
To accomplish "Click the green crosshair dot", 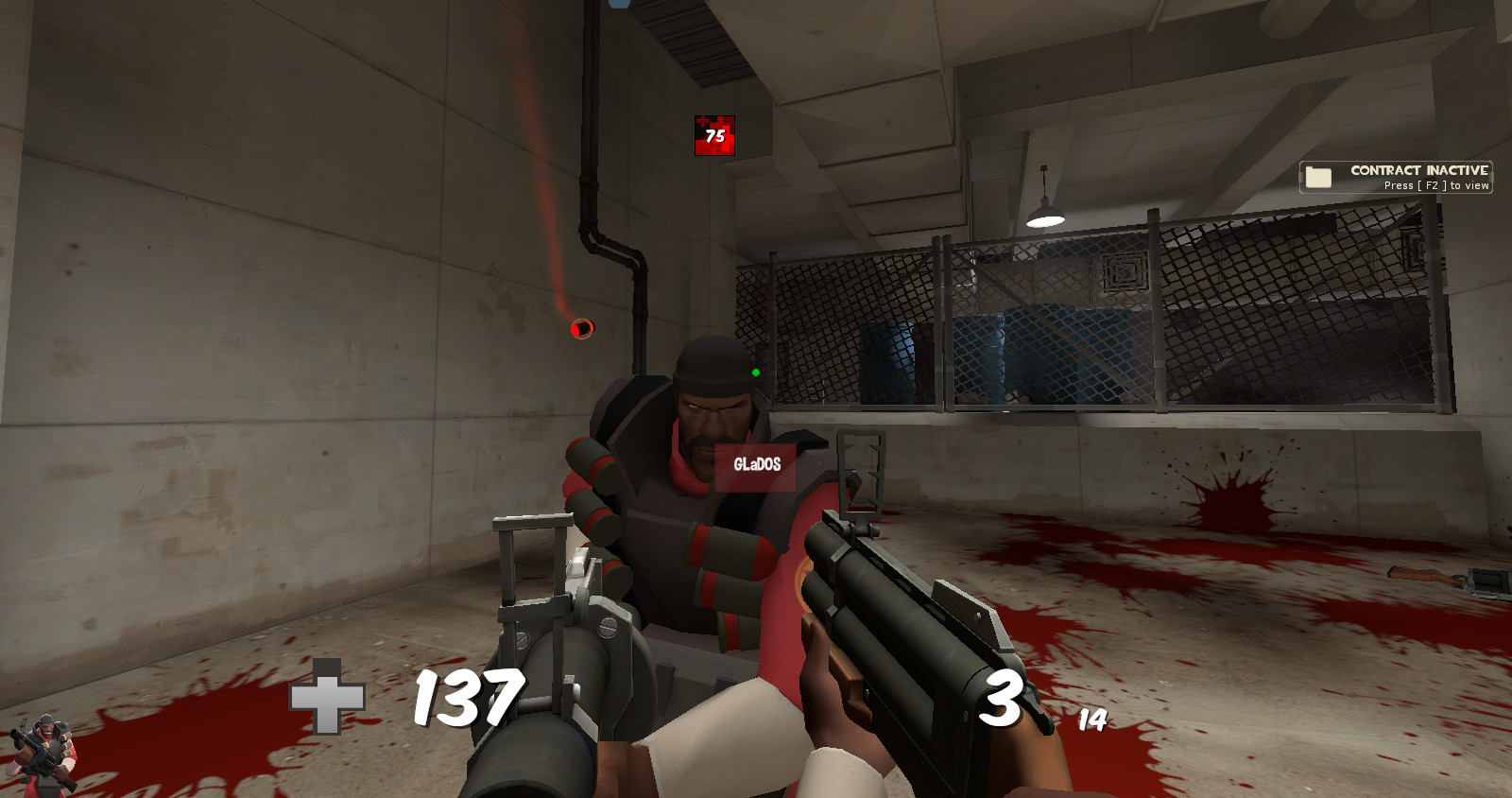I will click(754, 374).
